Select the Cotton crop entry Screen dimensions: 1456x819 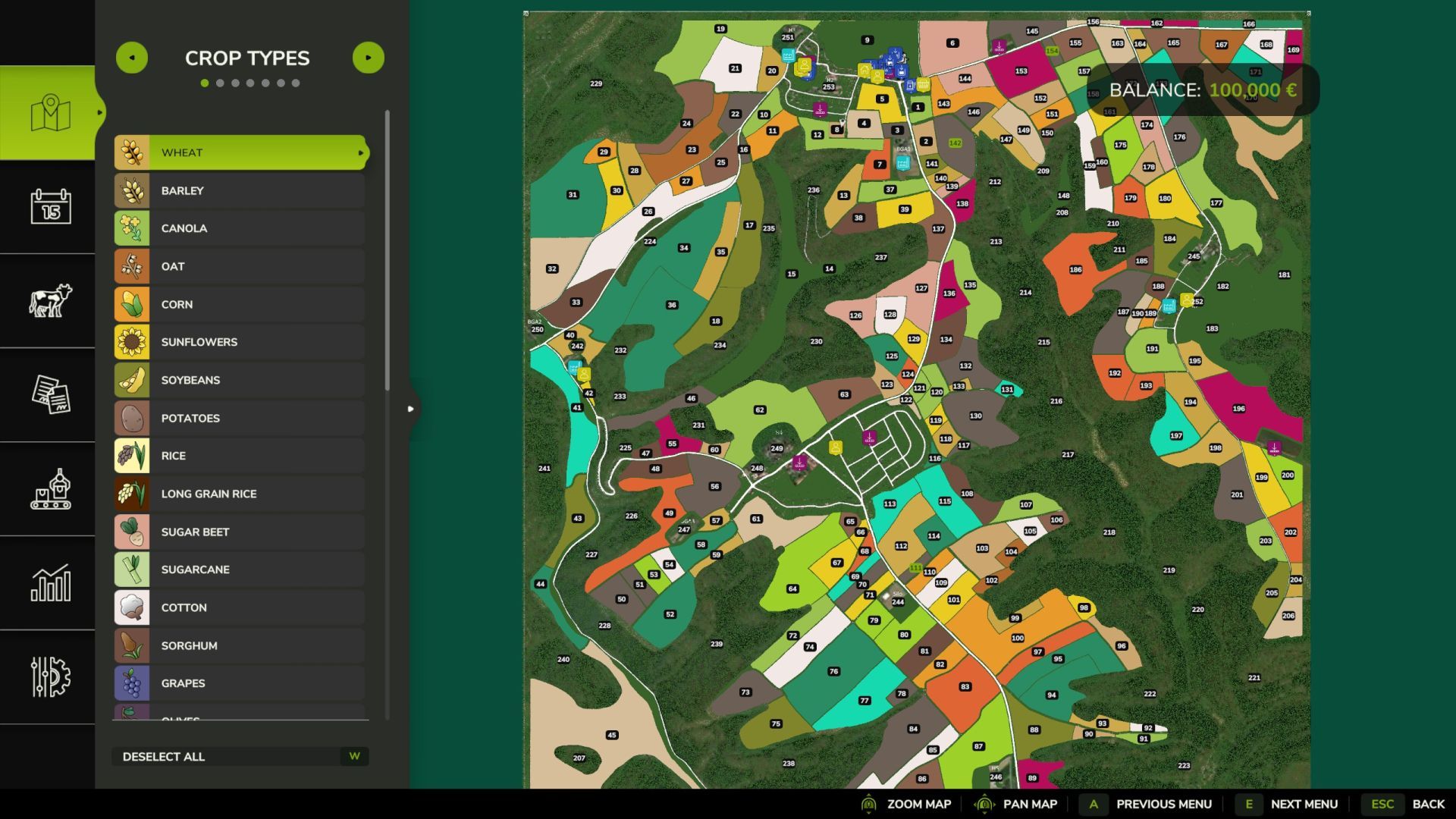(x=240, y=607)
